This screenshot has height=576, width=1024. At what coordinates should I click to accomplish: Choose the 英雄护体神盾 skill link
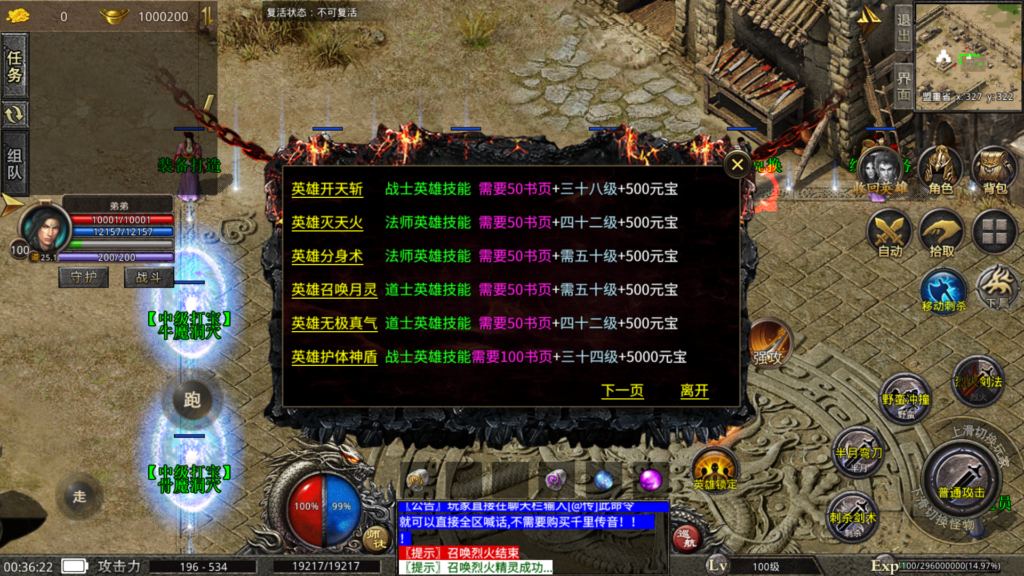[334, 357]
